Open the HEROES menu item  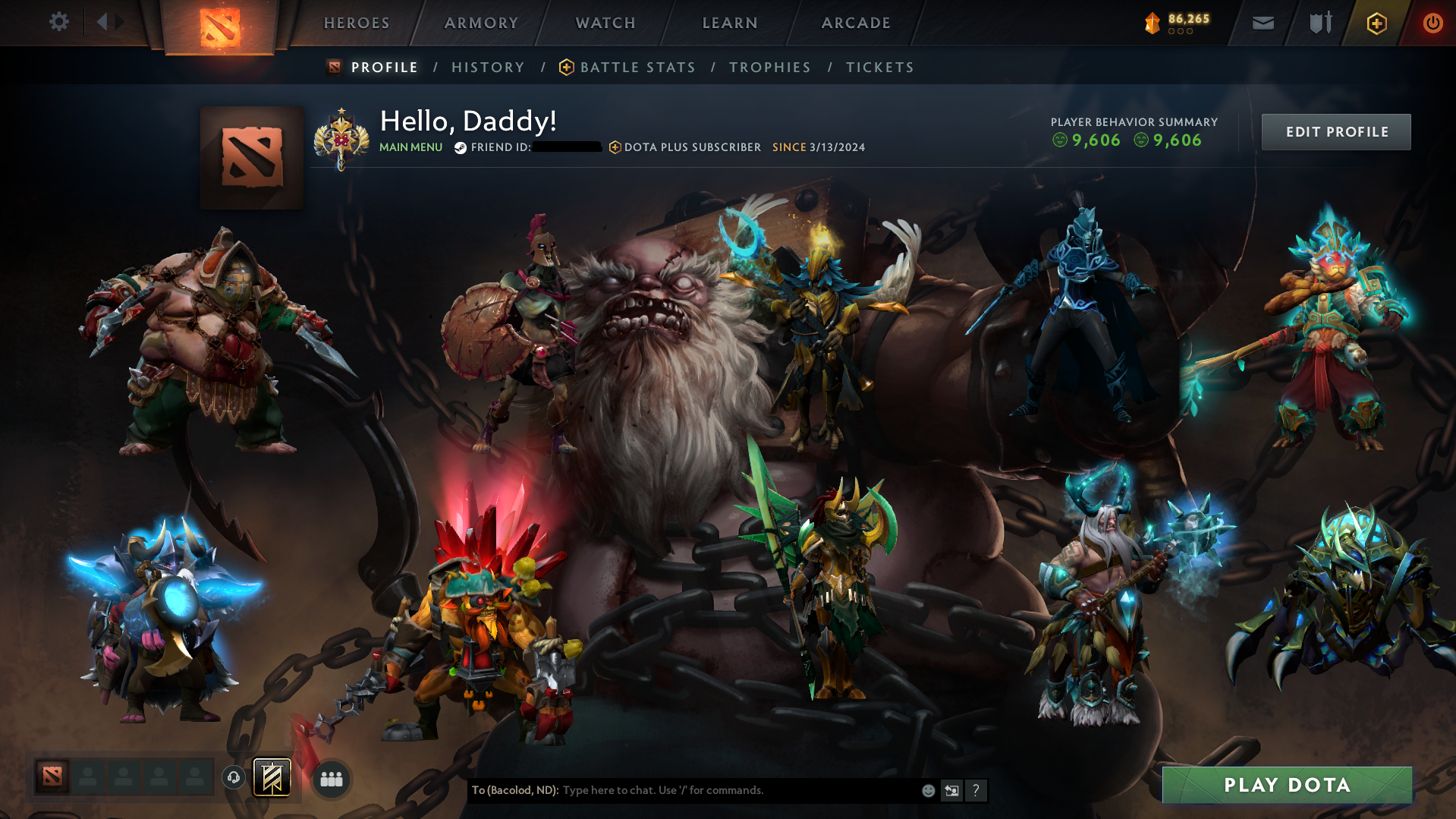click(x=356, y=23)
